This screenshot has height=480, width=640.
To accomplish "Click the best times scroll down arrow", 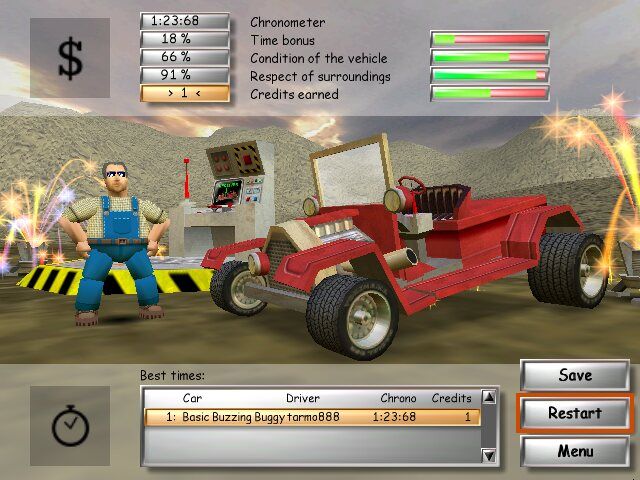I will click(x=489, y=456).
